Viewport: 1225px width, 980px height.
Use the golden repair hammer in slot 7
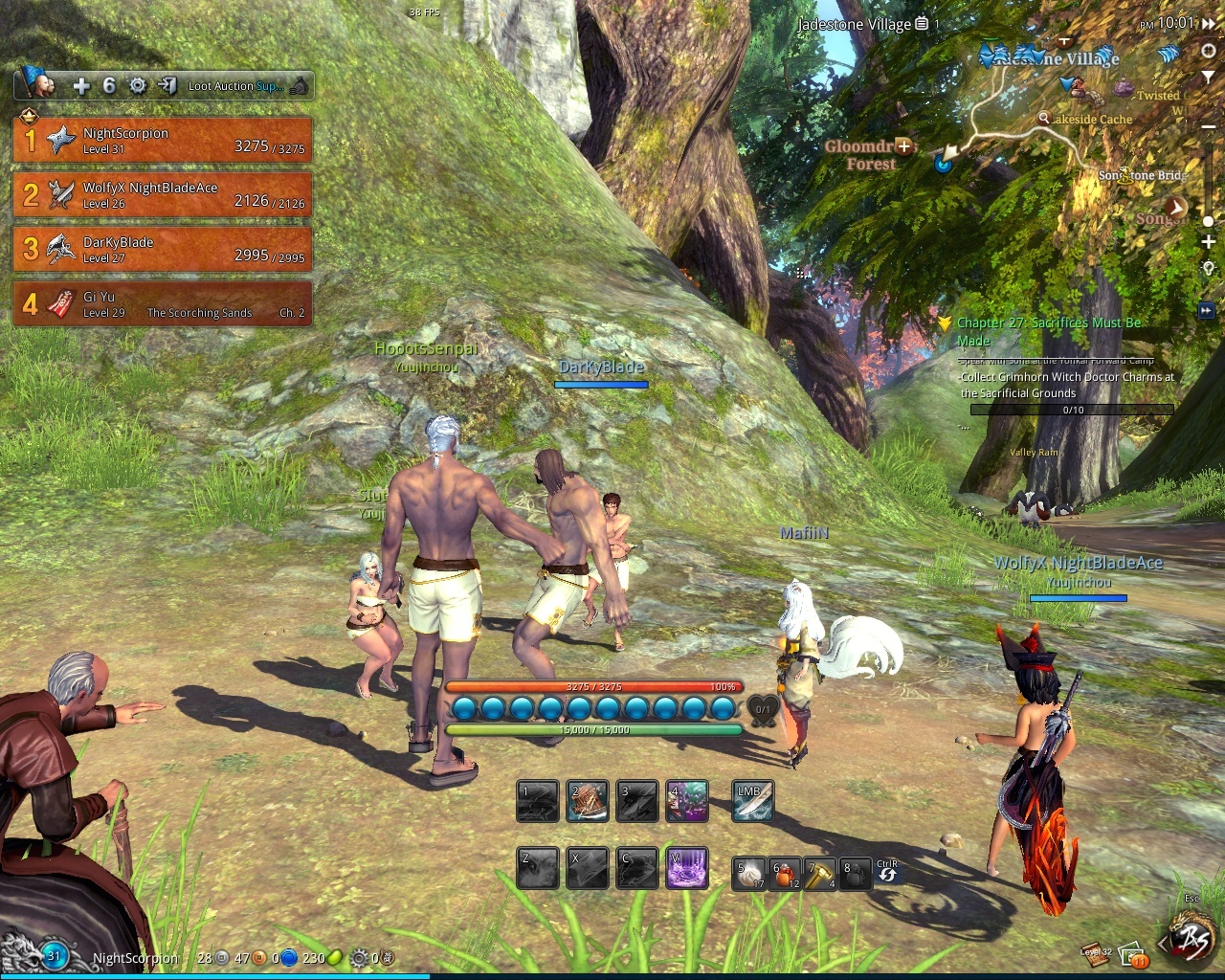click(x=820, y=875)
